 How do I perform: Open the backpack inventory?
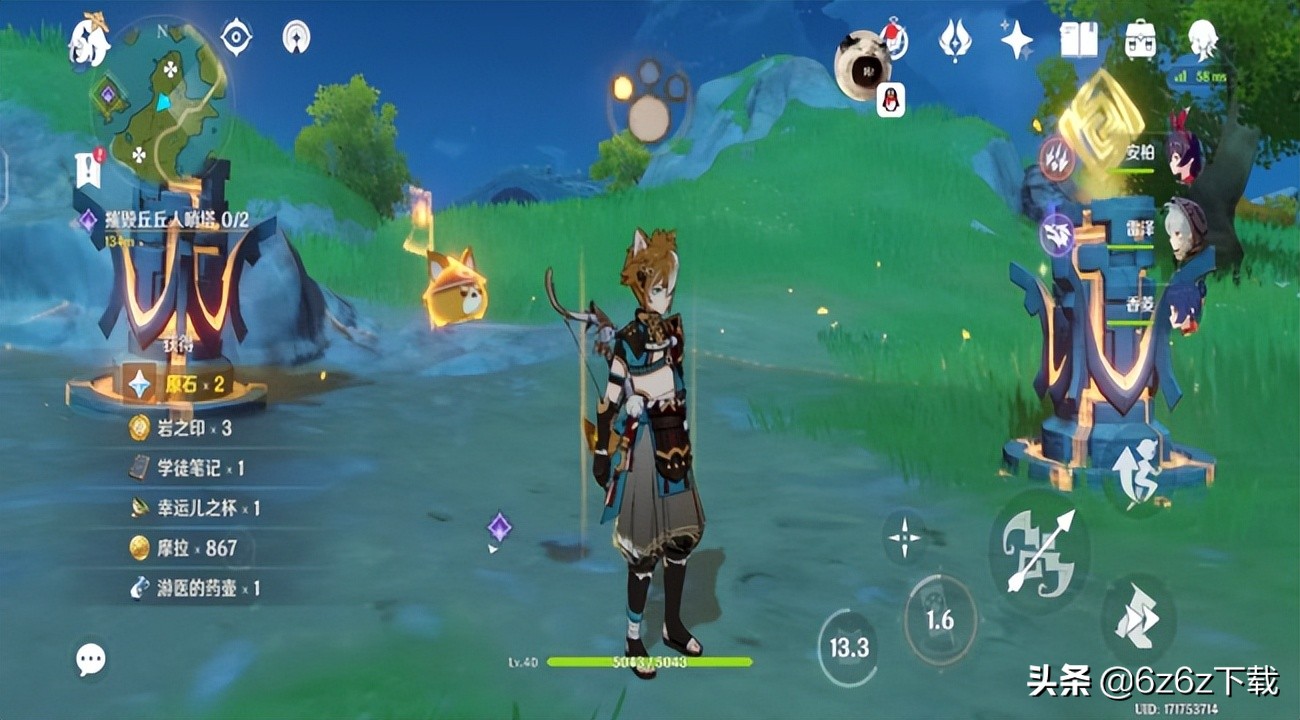click(x=1140, y=41)
